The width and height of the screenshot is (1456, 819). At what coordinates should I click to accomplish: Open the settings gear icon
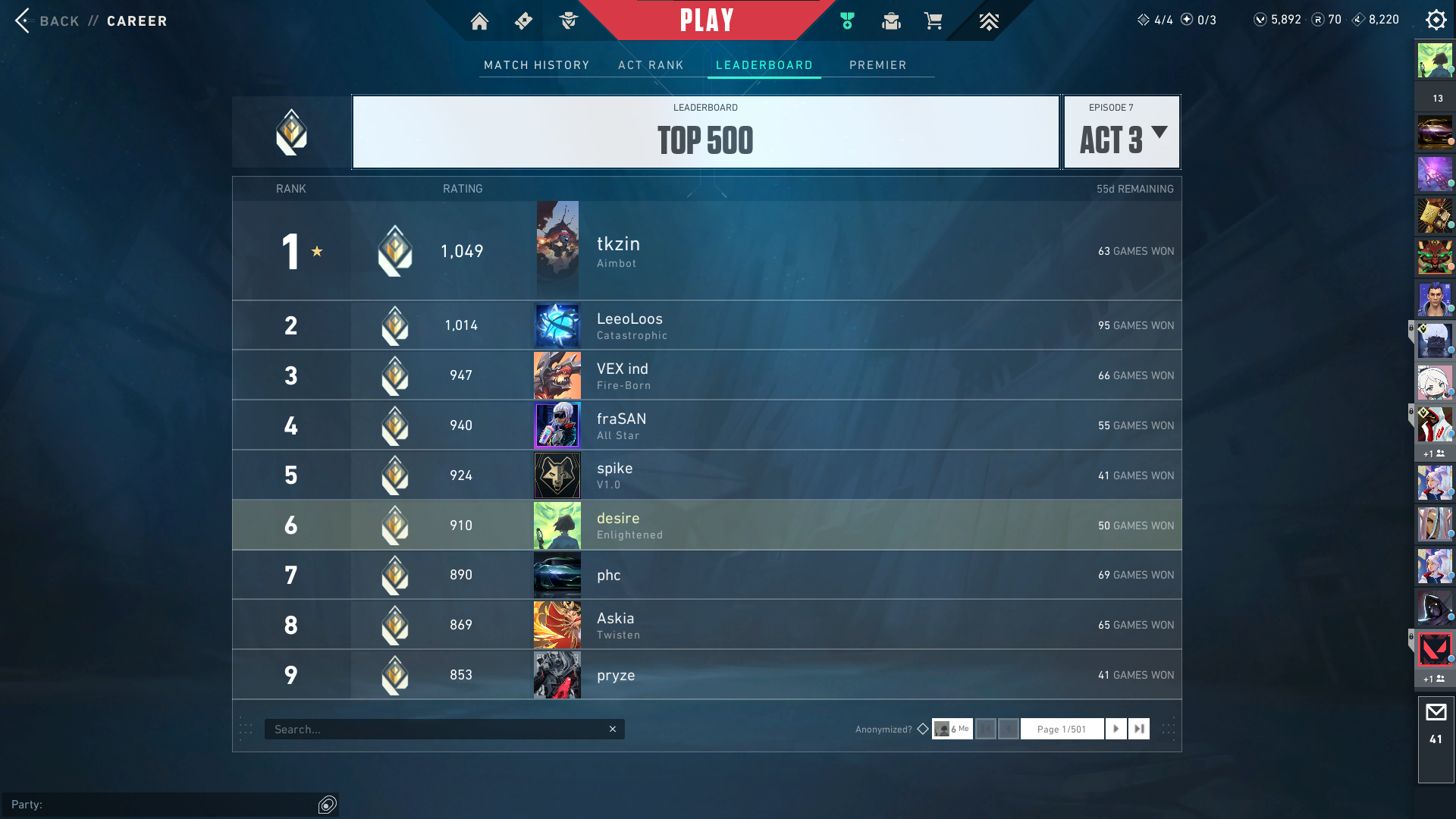(x=1436, y=20)
